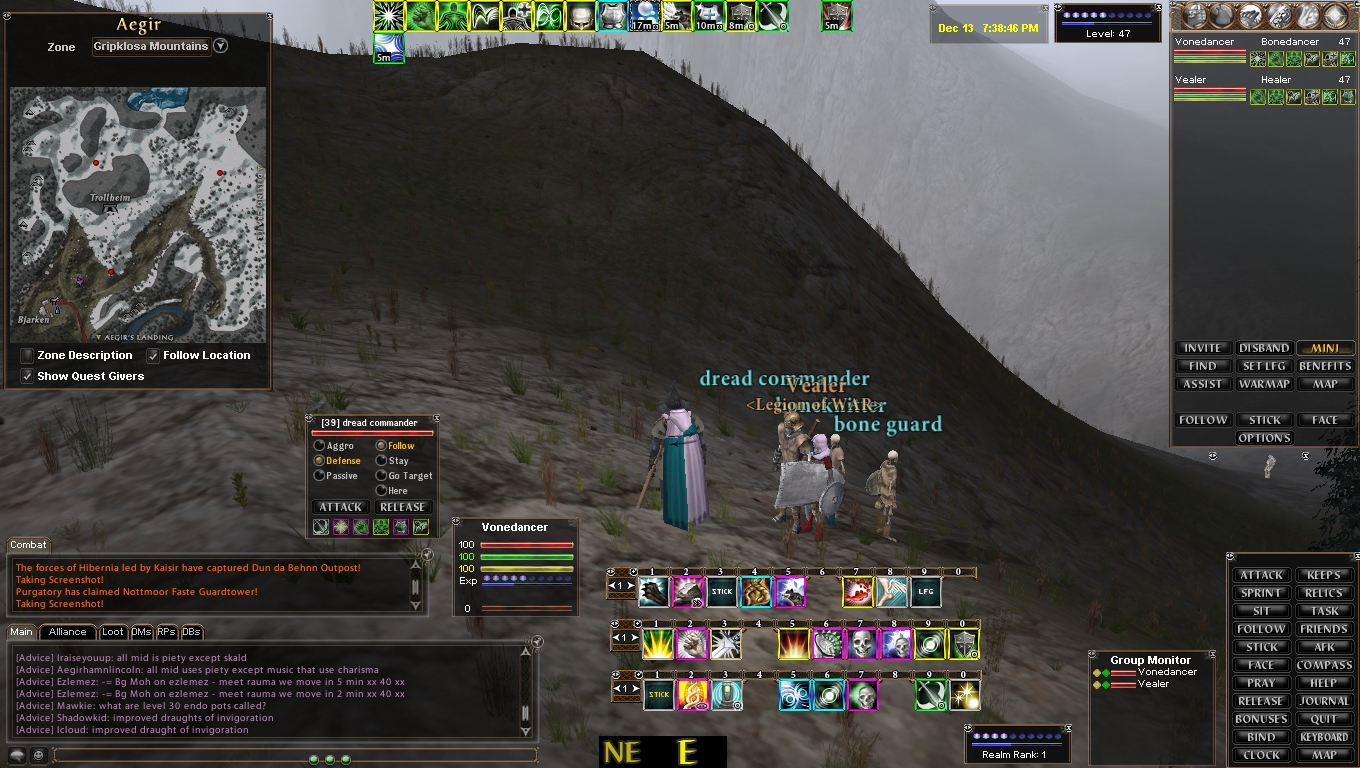
Task: Select the pet's Go Target command
Action: pyautogui.click(x=381, y=476)
